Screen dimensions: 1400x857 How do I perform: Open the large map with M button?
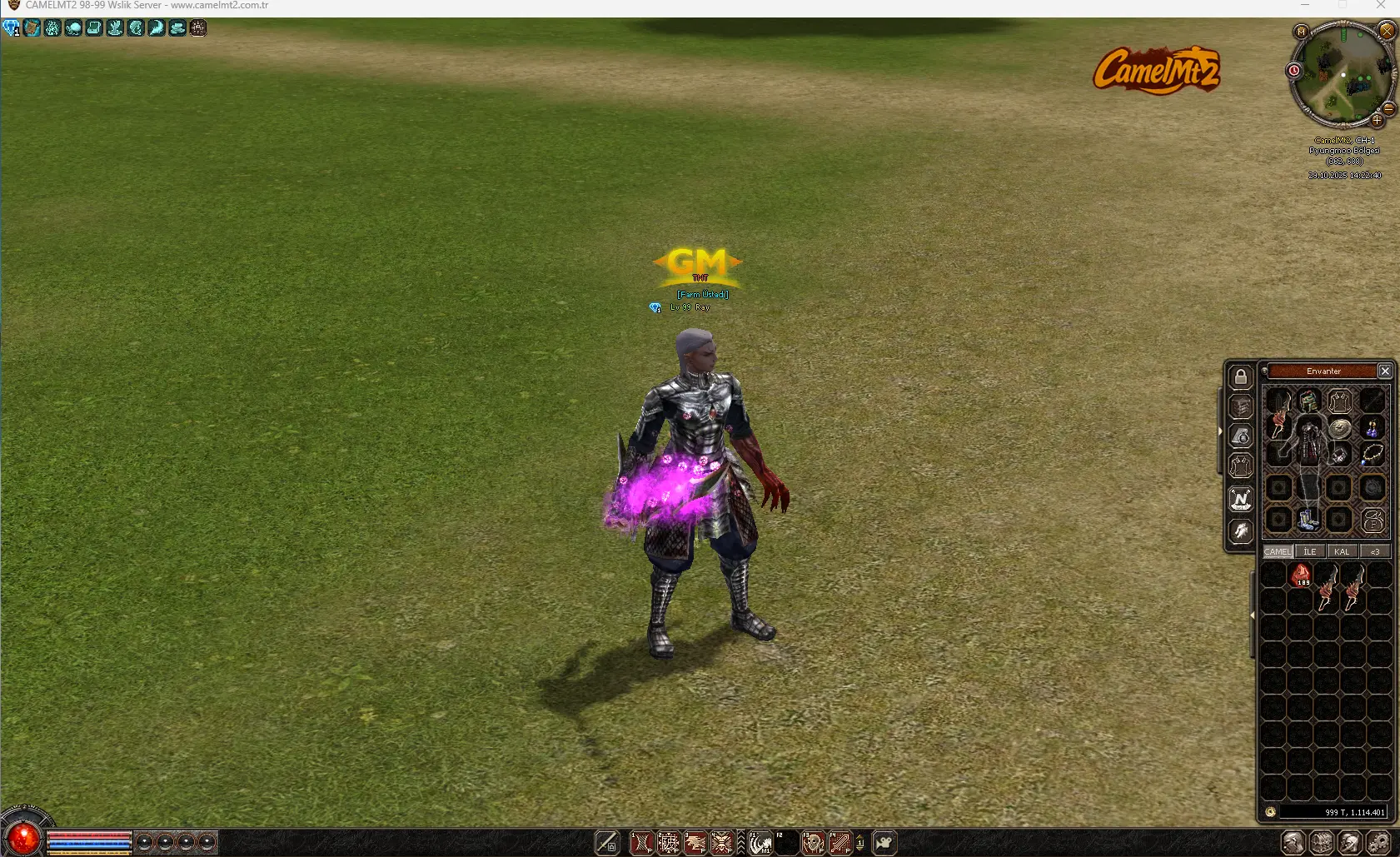[x=1301, y=32]
